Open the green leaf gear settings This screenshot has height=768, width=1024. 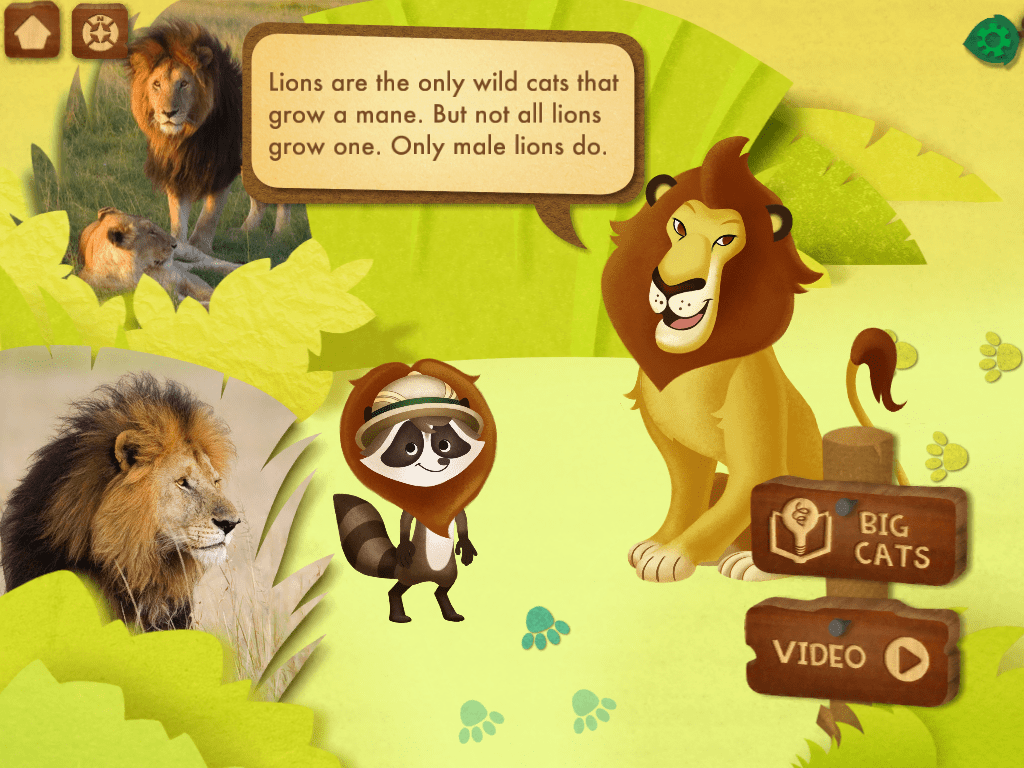tap(991, 40)
